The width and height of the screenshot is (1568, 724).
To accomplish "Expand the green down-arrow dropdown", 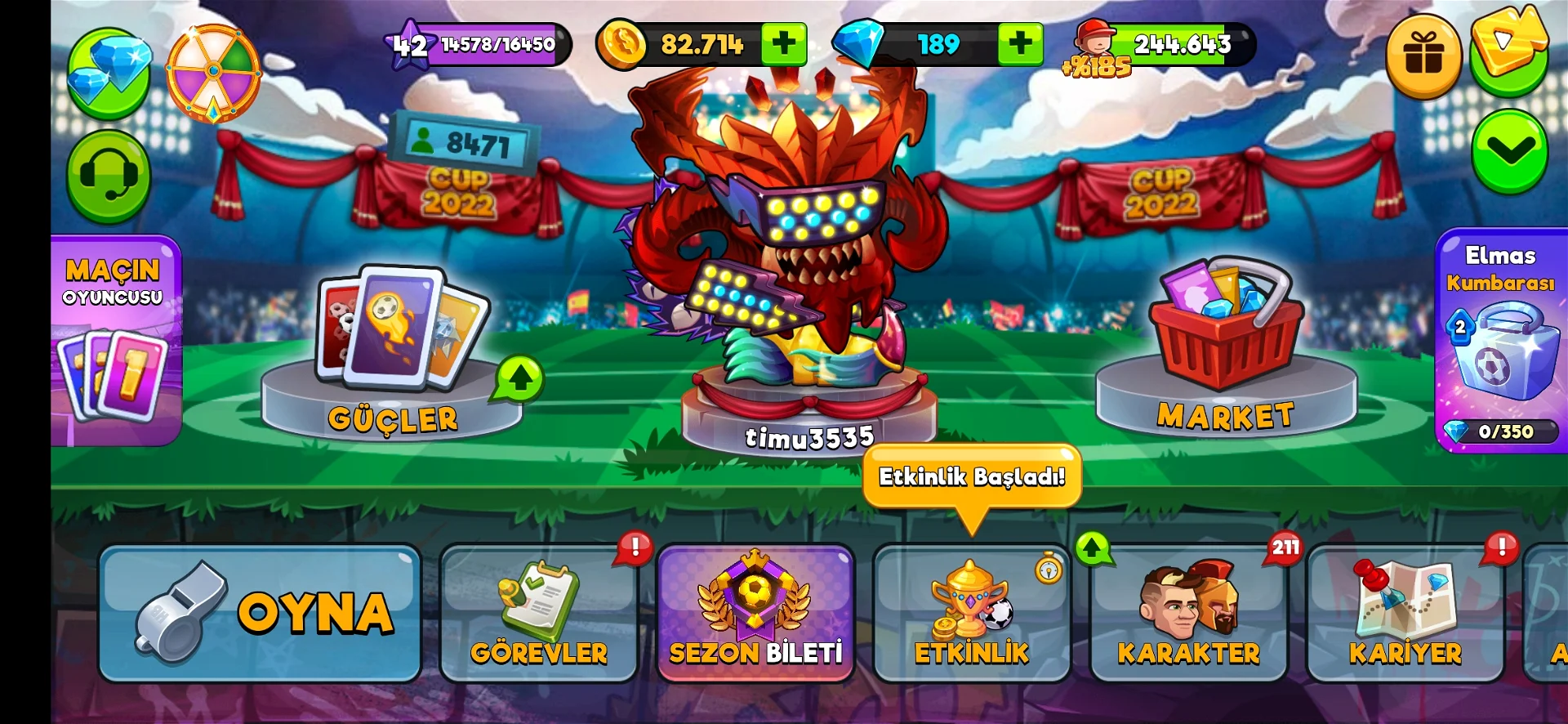I will coord(1509,151).
